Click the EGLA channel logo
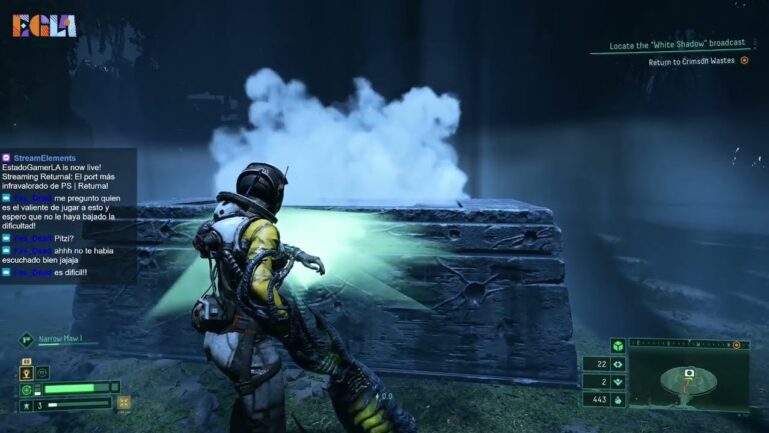Viewport: 769px width, 433px height. click(44, 26)
